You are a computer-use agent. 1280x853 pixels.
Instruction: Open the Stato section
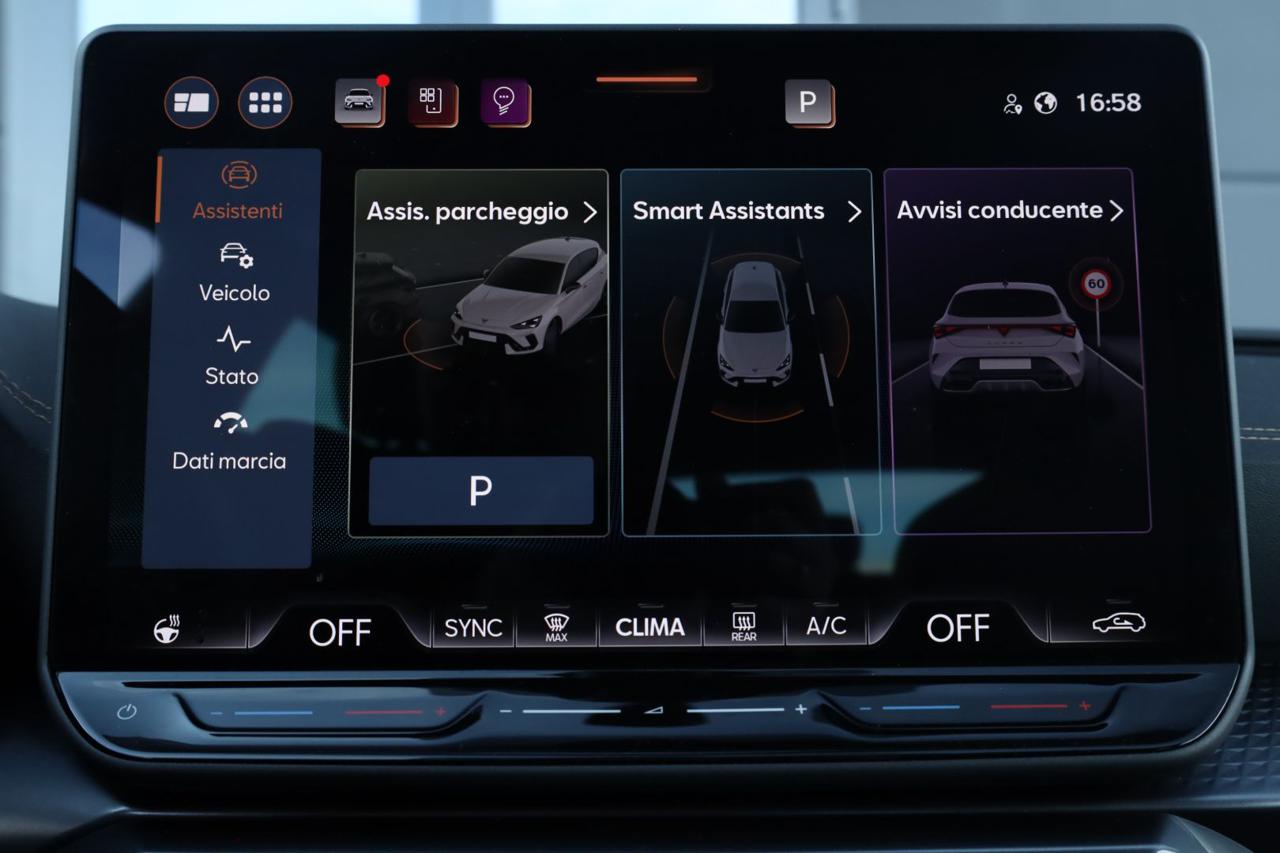click(x=232, y=356)
